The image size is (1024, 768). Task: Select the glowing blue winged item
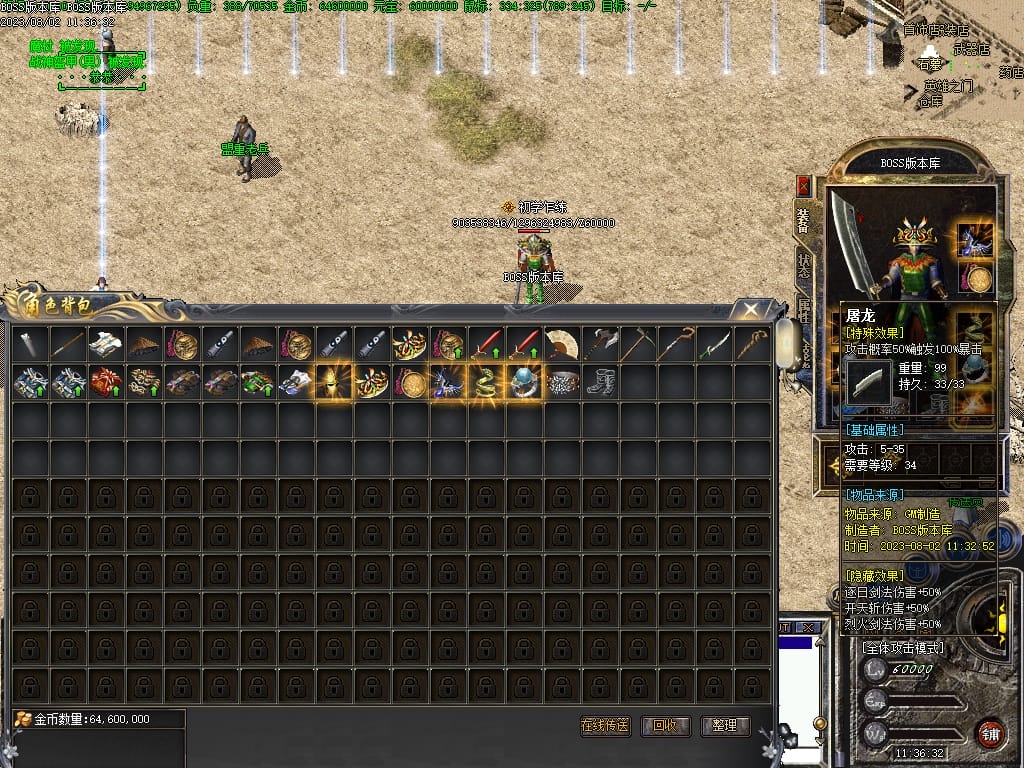tap(448, 382)
